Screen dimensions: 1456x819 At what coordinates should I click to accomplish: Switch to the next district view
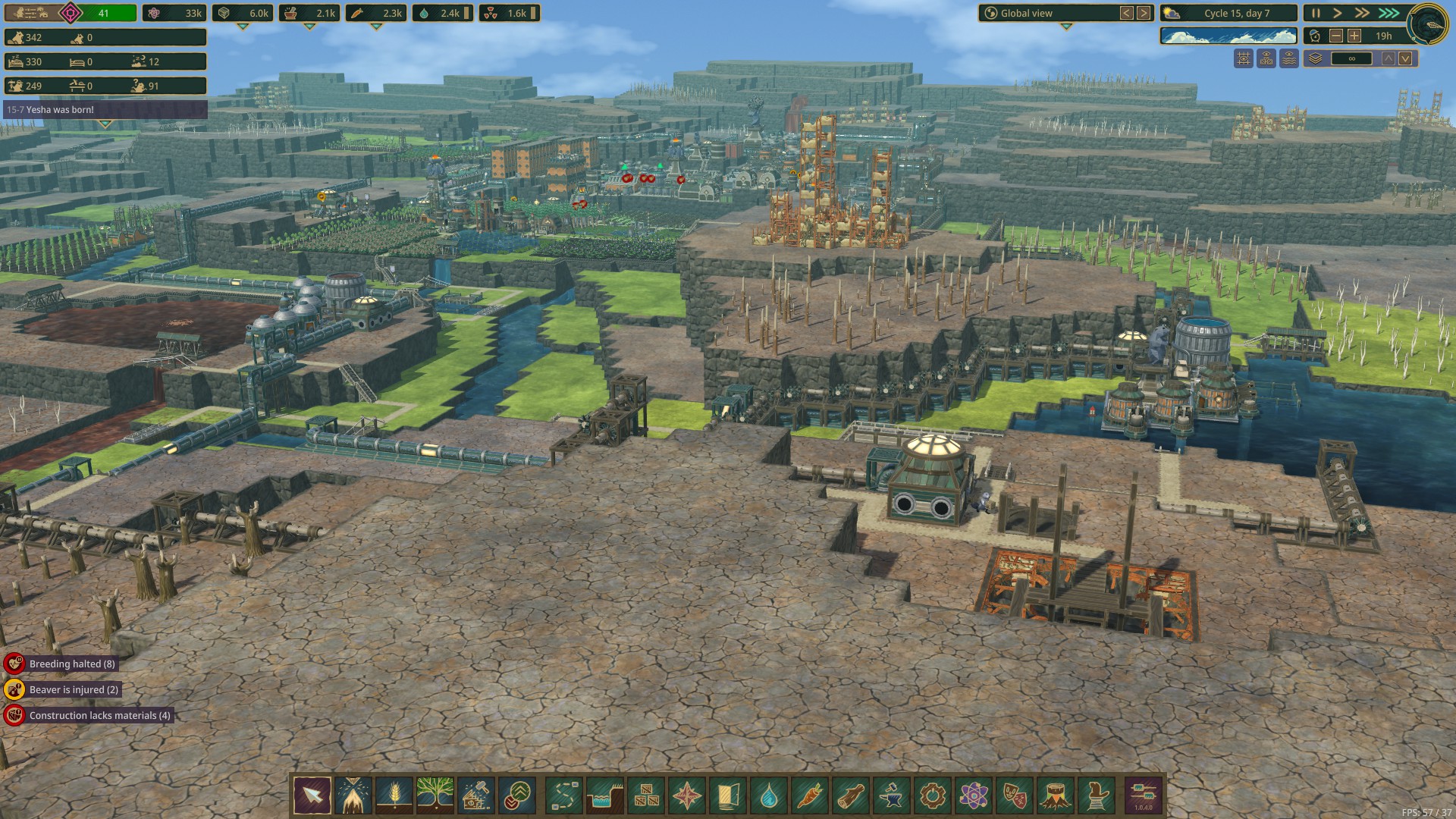tap(1144, 13)
